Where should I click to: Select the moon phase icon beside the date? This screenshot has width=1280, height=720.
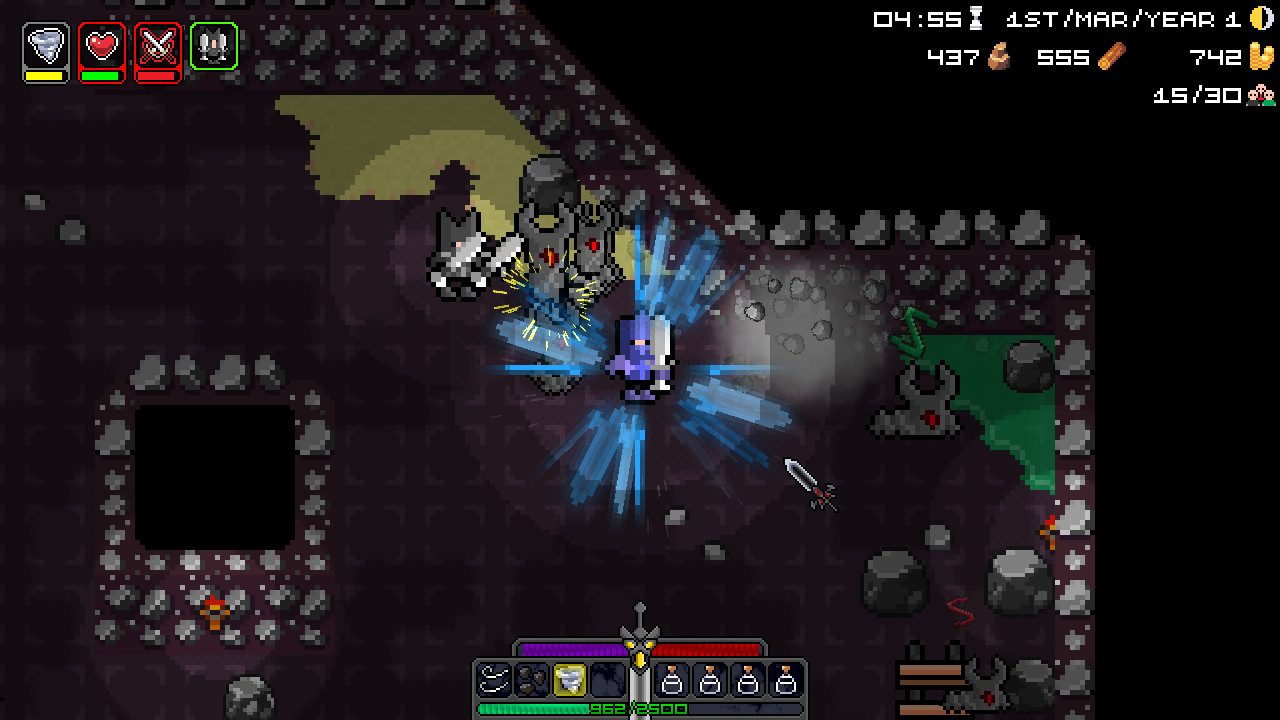click(1258, 18)
